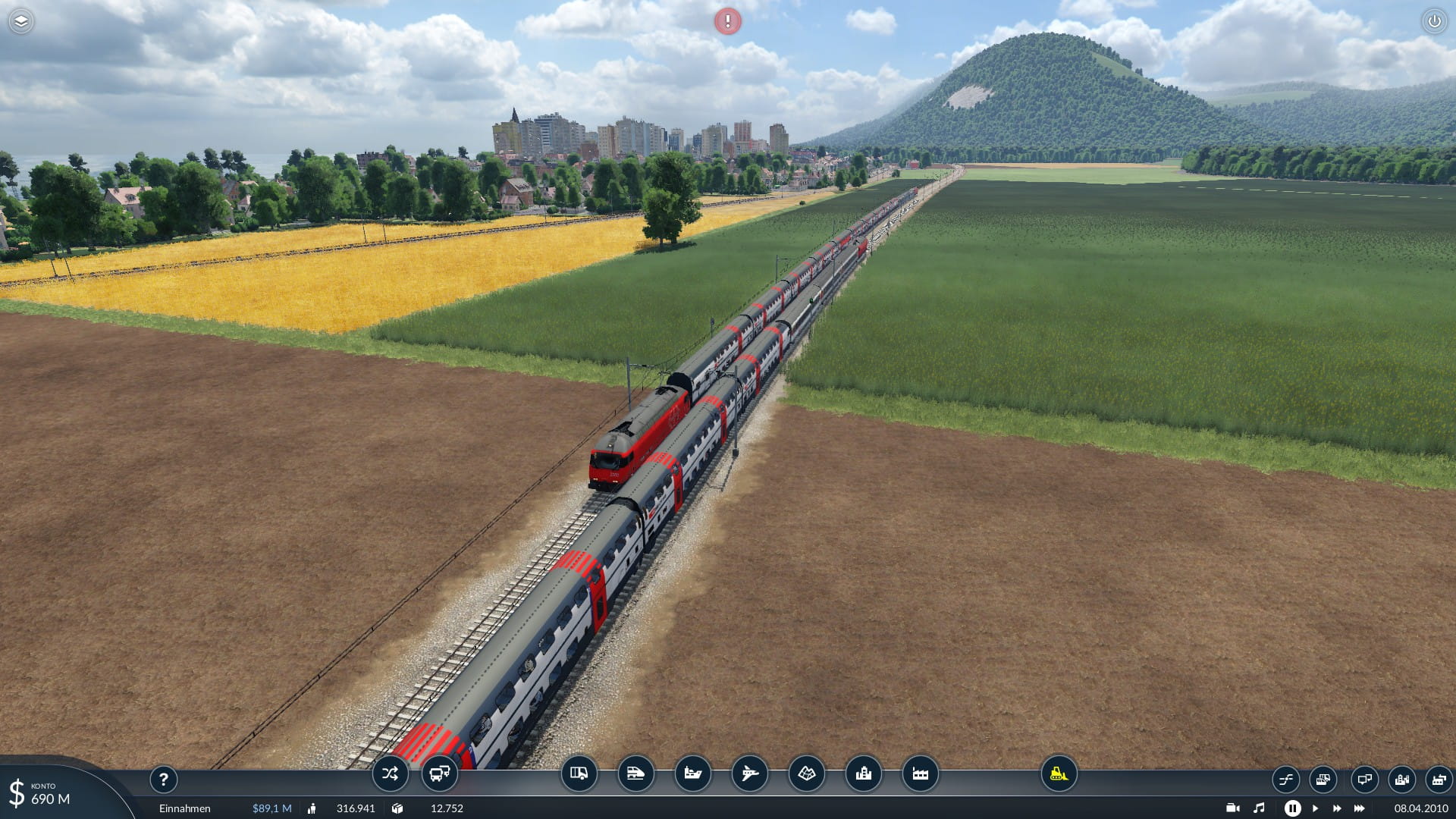
Task: Toggle the track signal layer icon
Action: pos(1285,779)
